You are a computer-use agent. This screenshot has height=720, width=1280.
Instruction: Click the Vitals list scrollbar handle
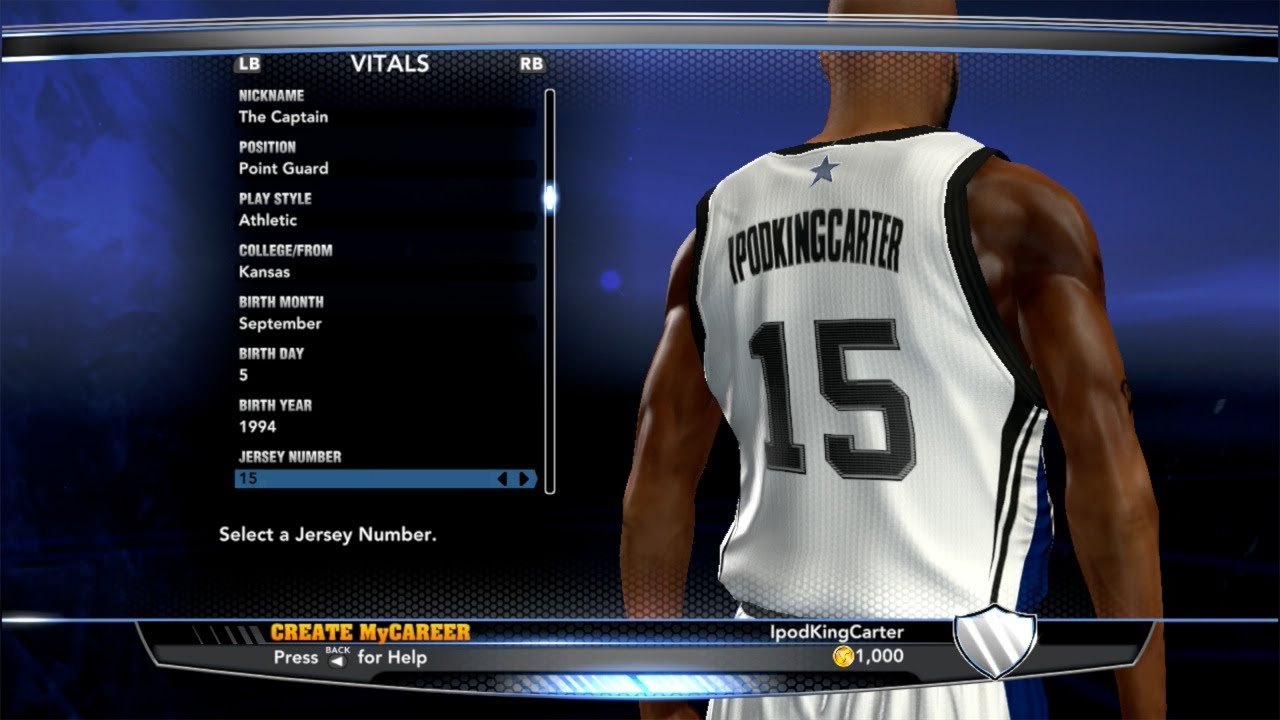[549, 197]
